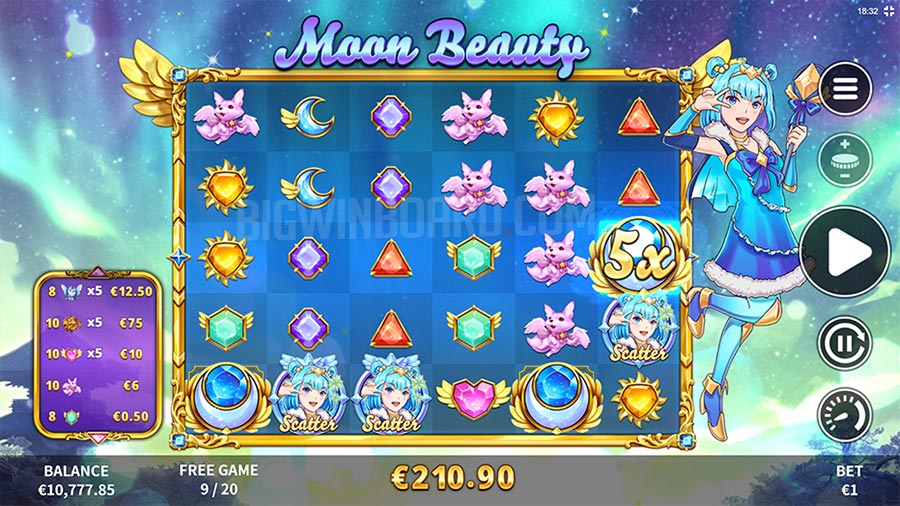The height and width of the screenshot is (506, 900).
Task: Open the coin bet adjustment control
Action: [x=845, y=160]
